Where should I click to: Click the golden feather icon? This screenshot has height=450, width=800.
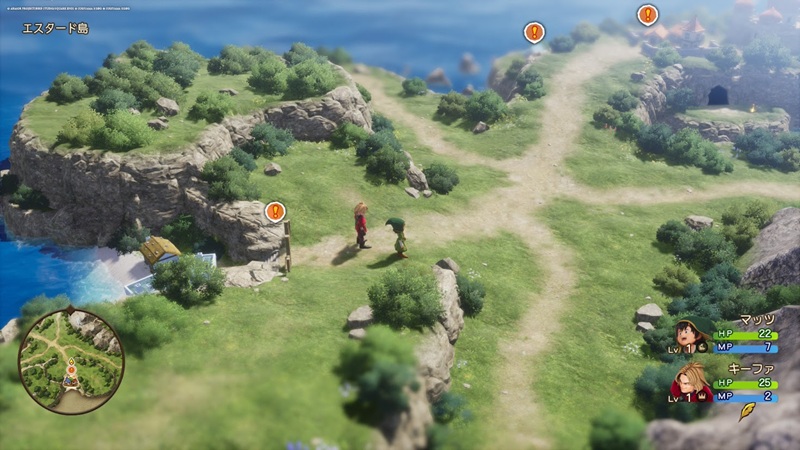(746, 412)
